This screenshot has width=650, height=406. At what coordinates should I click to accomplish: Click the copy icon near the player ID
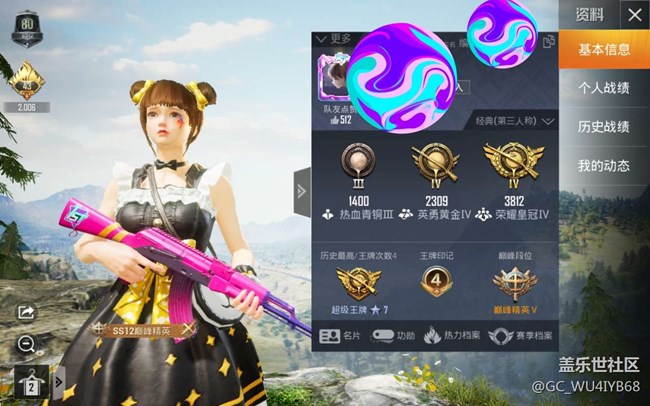point(548,42)
